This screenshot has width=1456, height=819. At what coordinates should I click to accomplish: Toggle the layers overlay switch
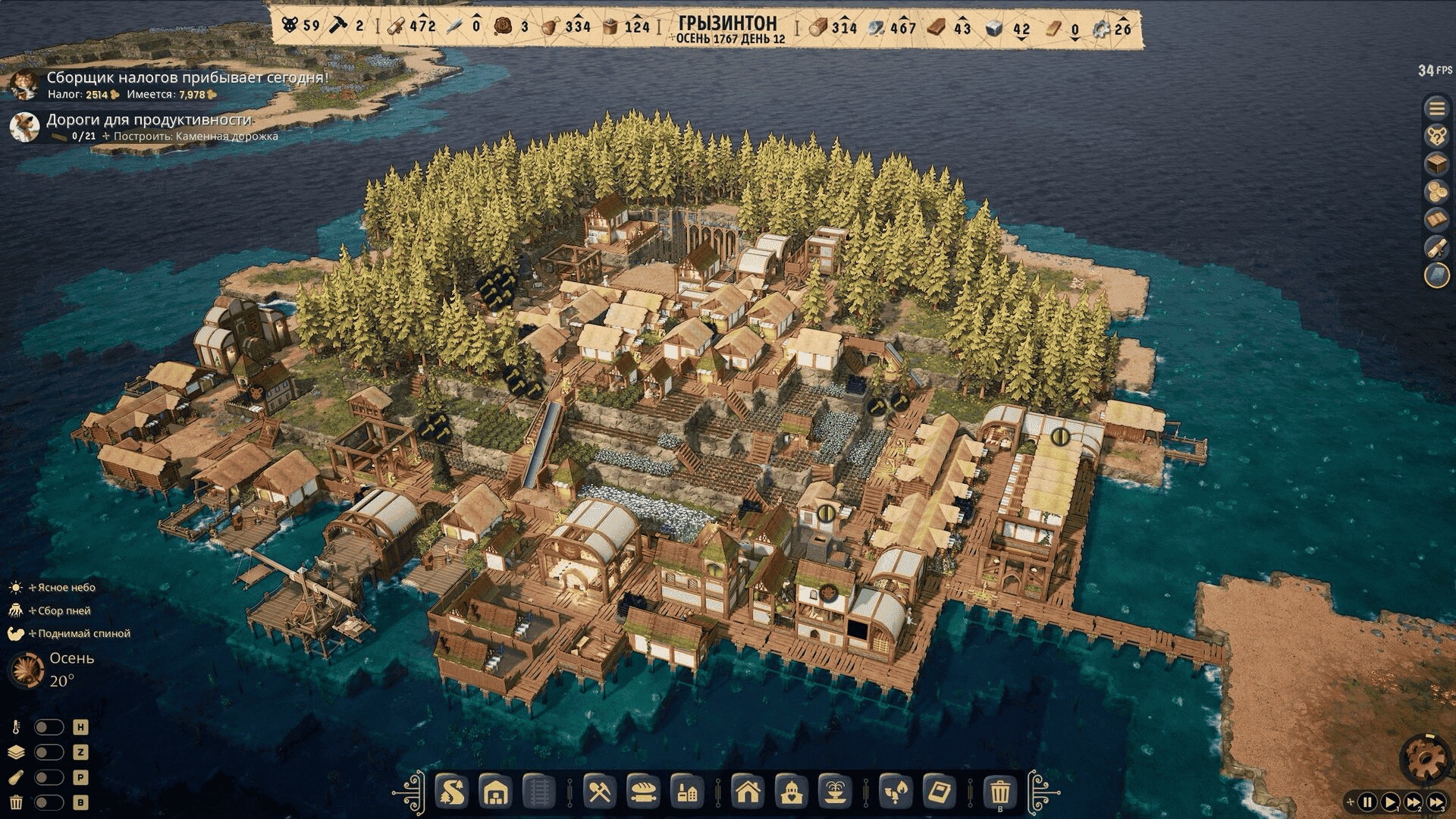[49, 752]
